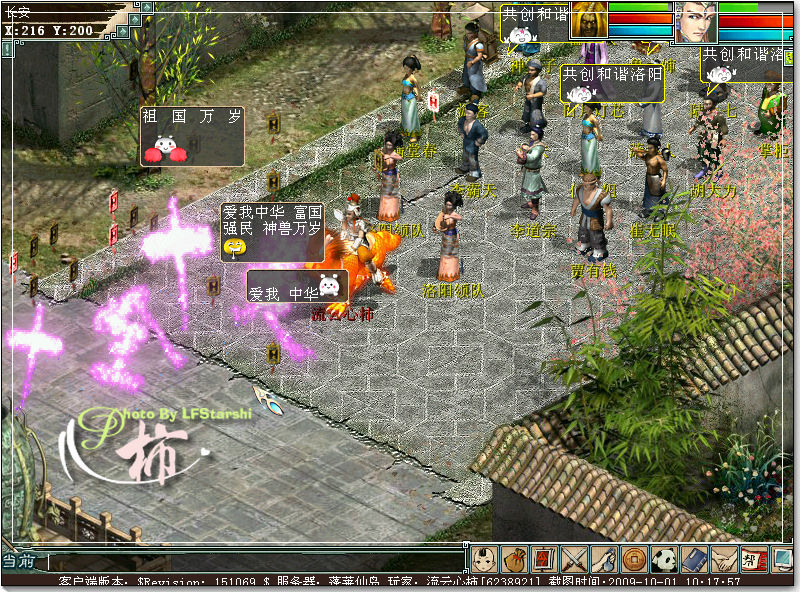The image size is (800, 592).
Task: Click the exclamation mark button below coordinates
Action: pyautogui.click(x=7, y=48)
